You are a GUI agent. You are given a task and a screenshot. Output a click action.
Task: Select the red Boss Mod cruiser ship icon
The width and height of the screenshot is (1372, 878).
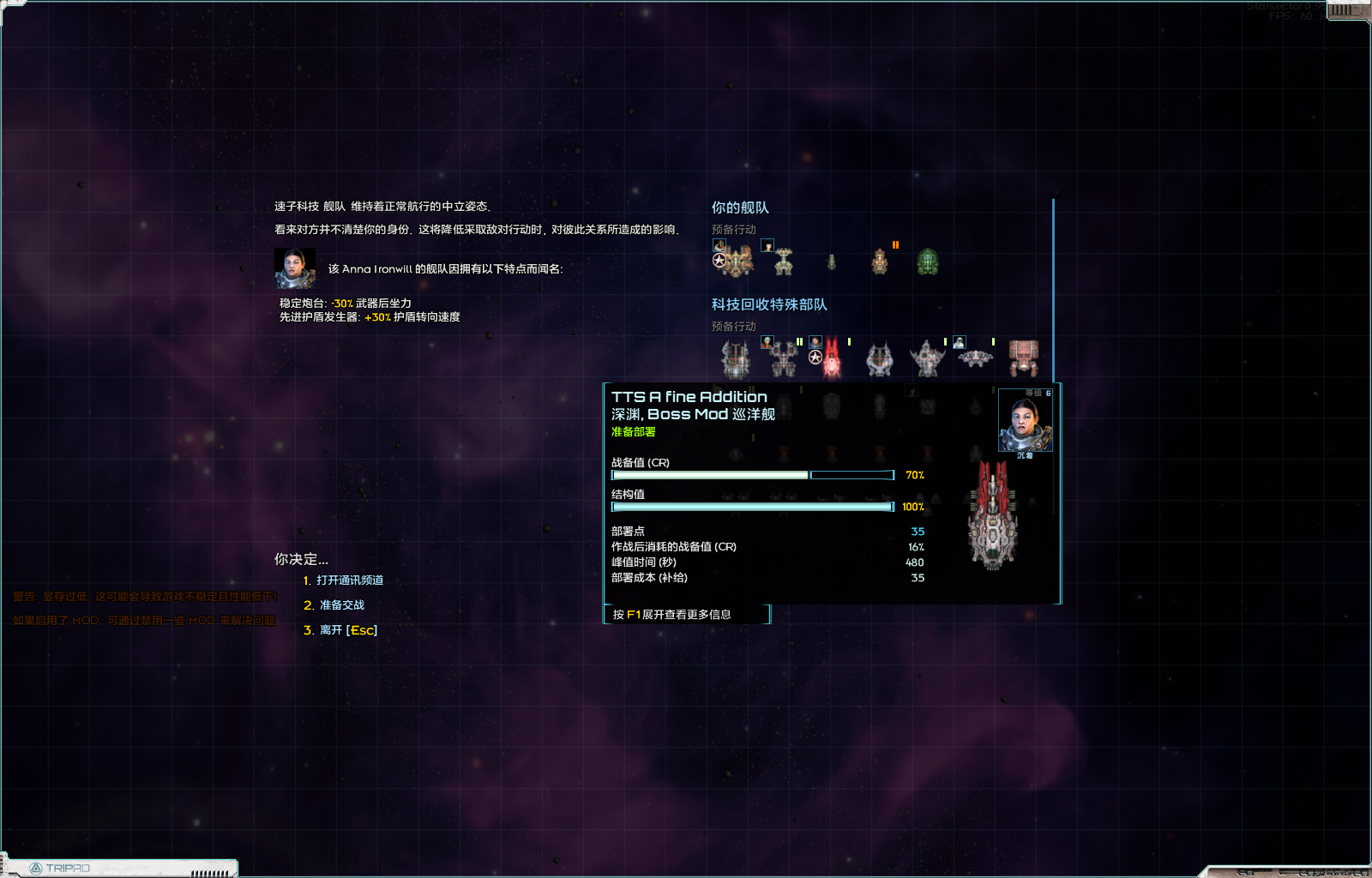(830, 358)
